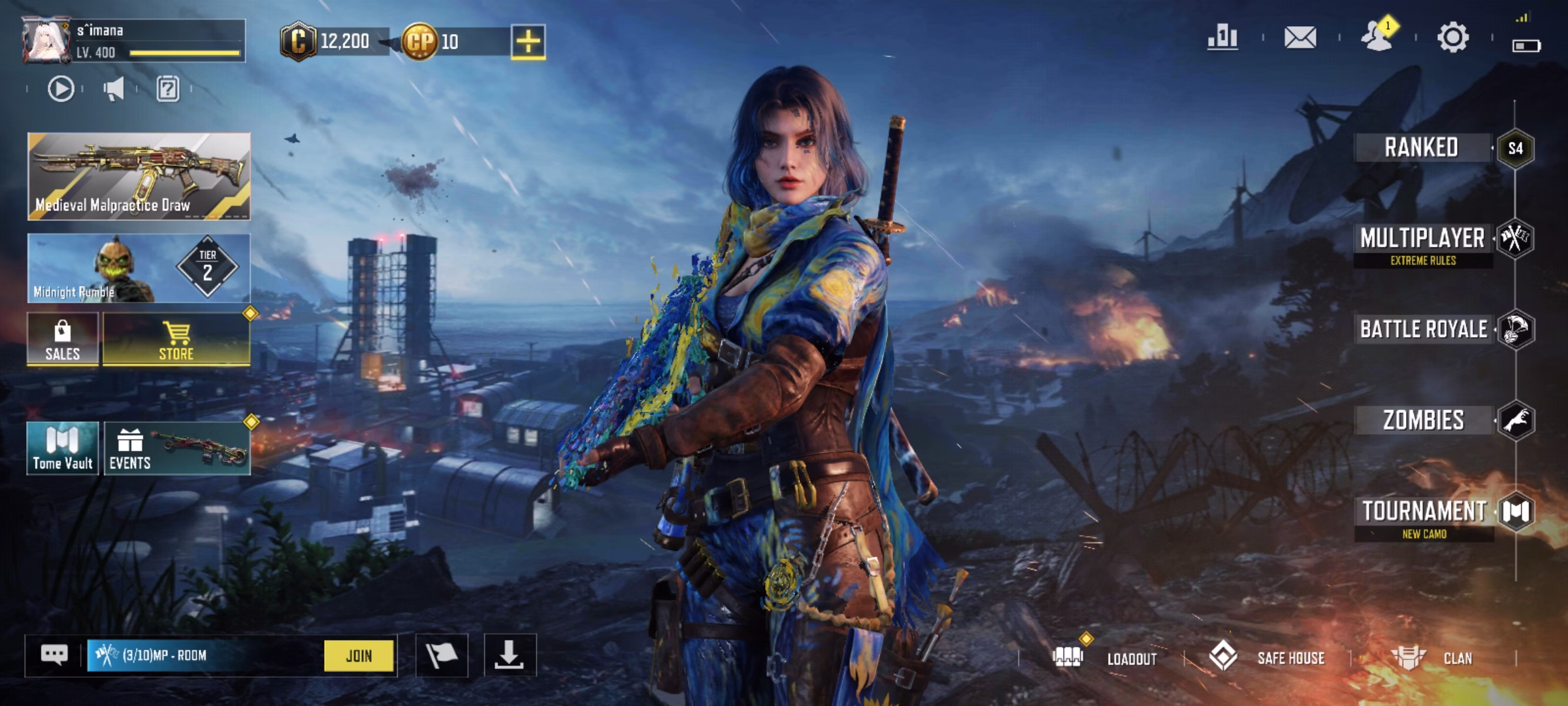This screenshot has height=706, width=1568.
Task: Open the Store
Action: click(x=176, y=340)
